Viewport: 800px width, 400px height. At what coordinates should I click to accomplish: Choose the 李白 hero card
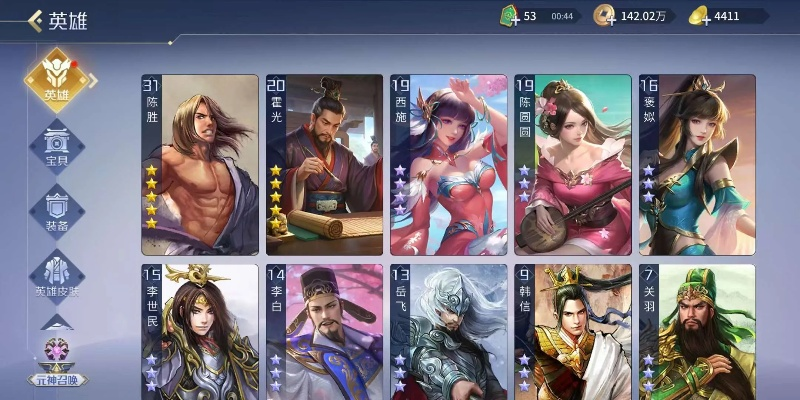(x=324, y=332)
